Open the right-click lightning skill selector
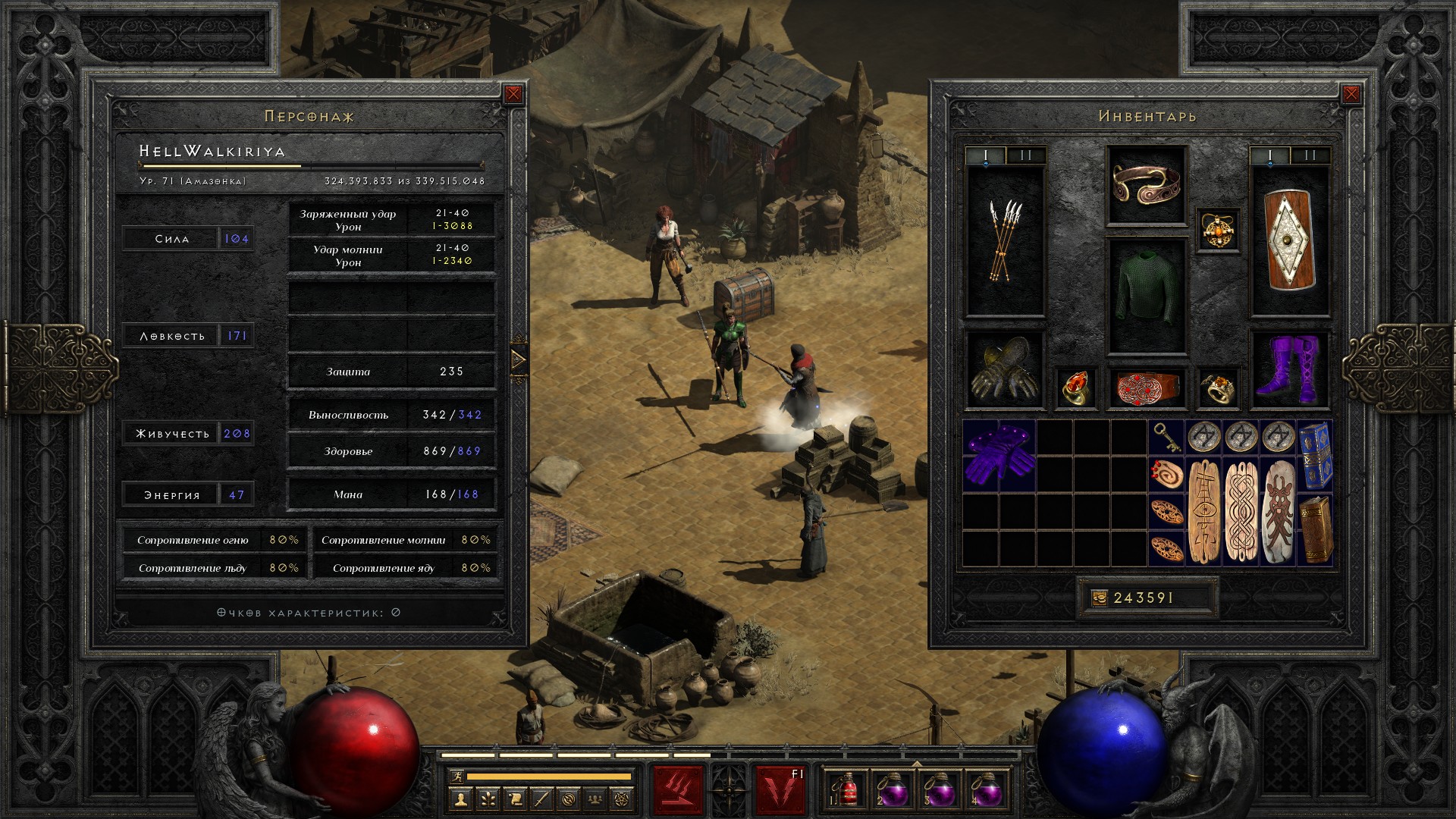The width and height of the screenshot is (1456, 819). 780,789
